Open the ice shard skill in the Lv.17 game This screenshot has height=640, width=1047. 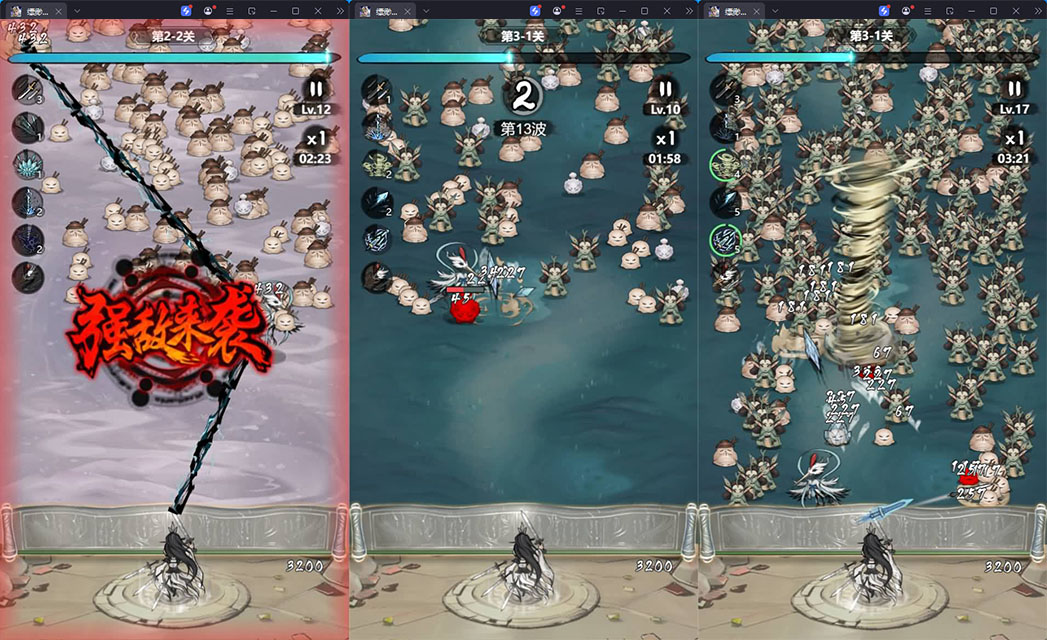pyautogui.click(x=724, y=202)
